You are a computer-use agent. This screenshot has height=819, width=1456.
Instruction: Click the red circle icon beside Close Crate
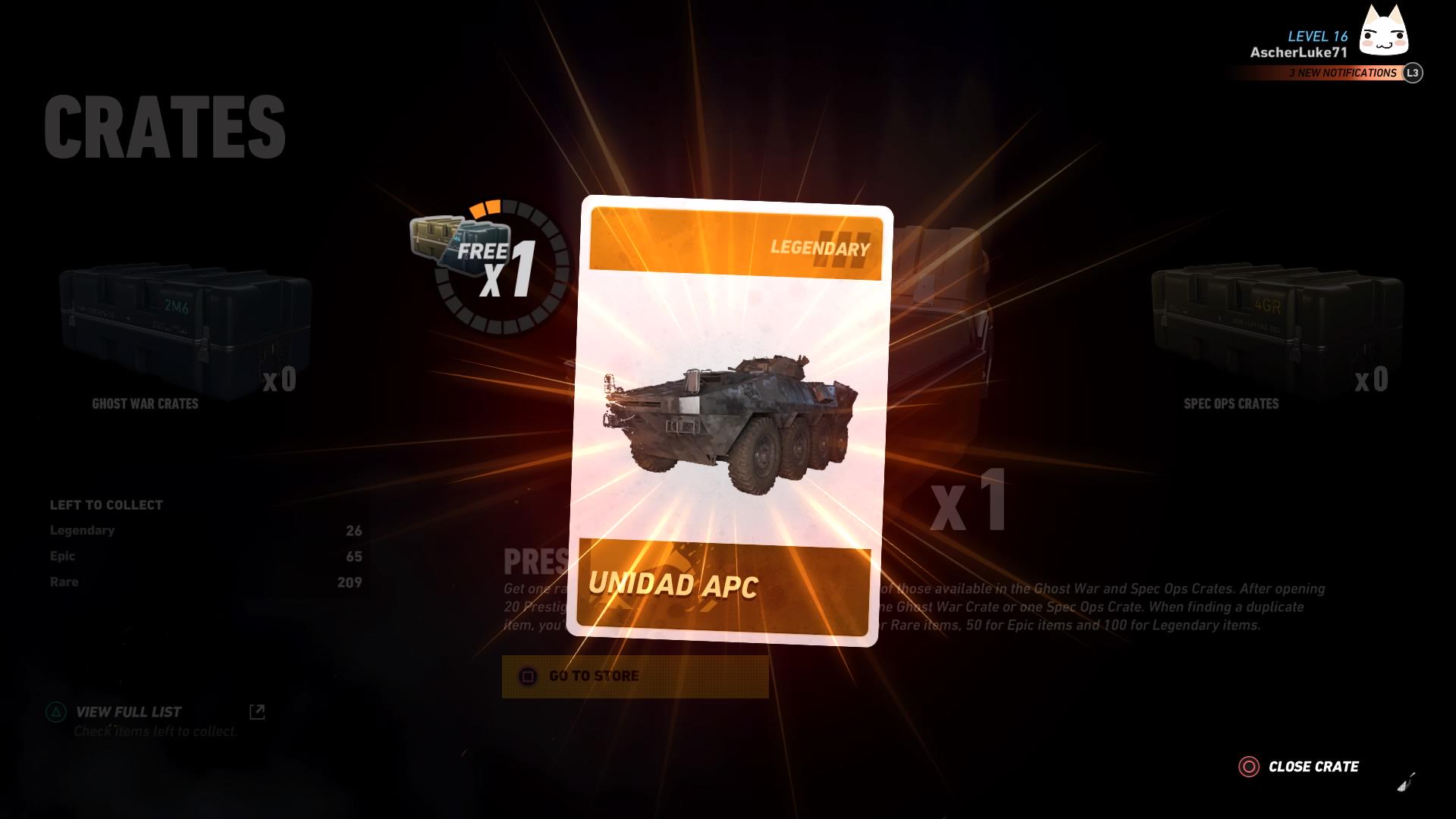(x=1249, y=767)
